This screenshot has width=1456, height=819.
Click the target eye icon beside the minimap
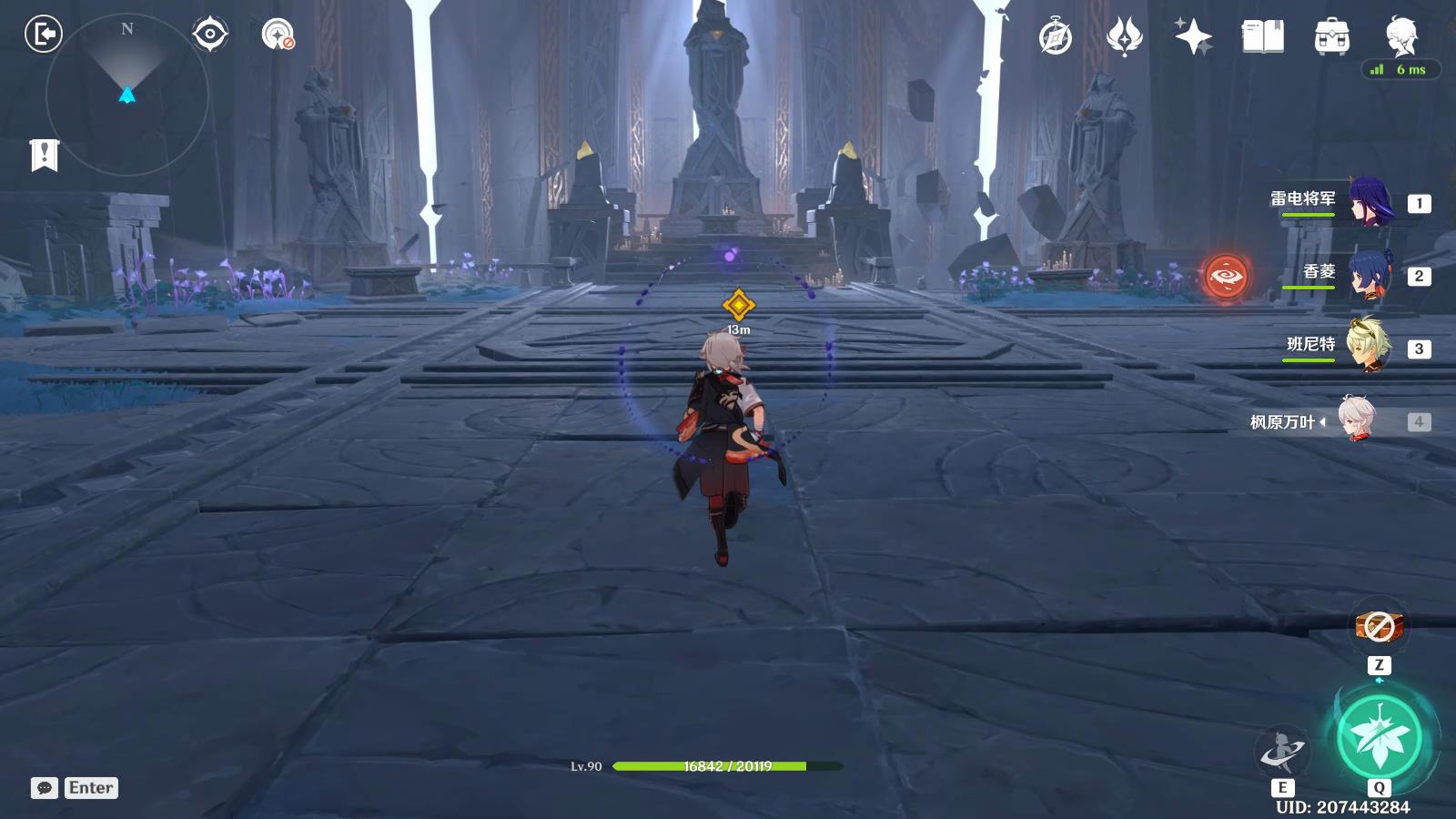210,35
